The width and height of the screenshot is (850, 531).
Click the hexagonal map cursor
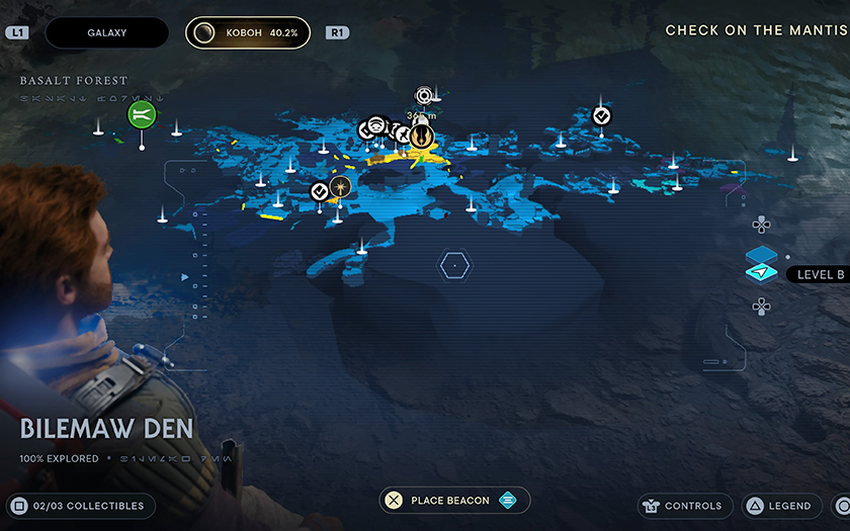click(x=454, y=265)
